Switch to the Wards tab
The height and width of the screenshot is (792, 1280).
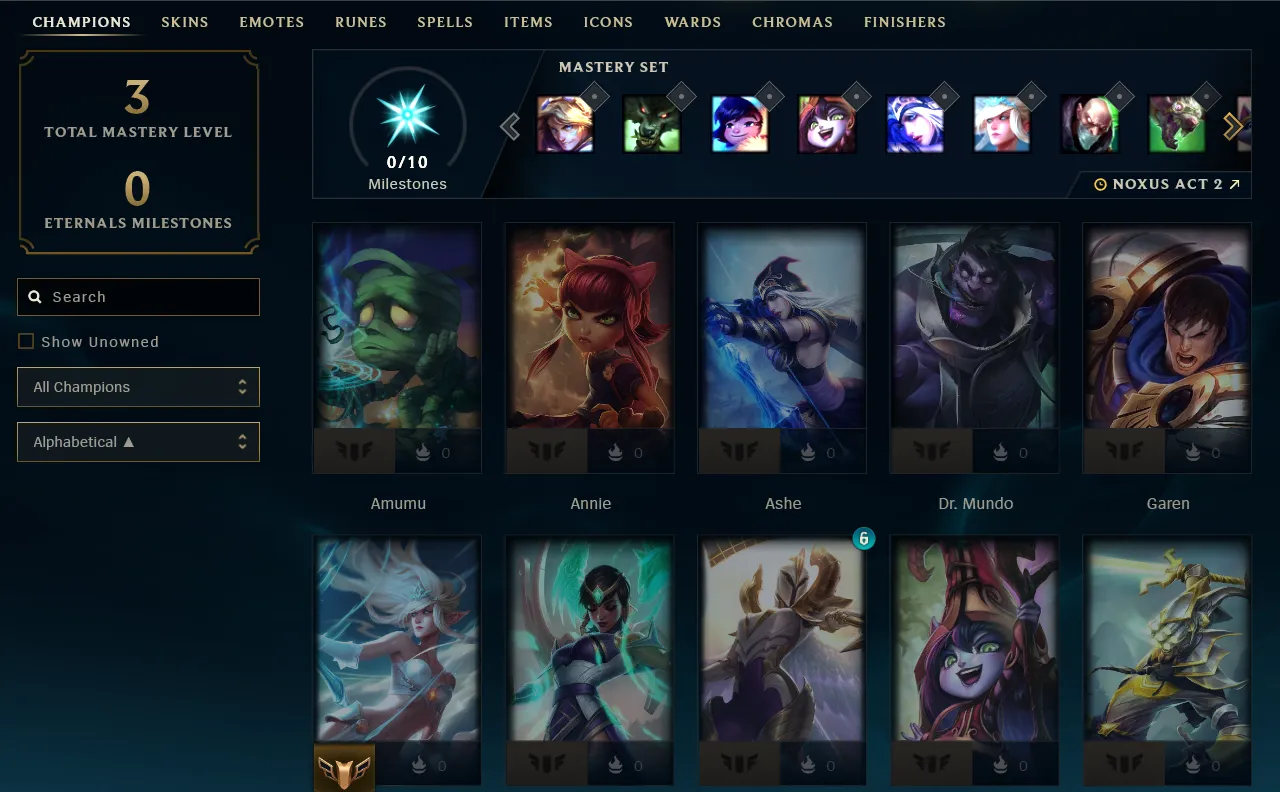click(x=692, y=22)
